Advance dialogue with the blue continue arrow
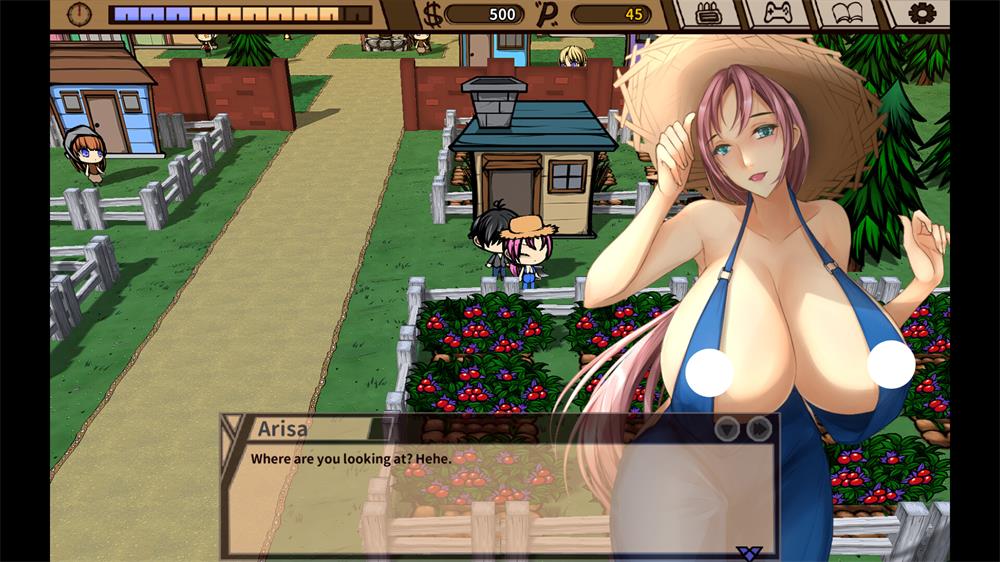The image size is (1000, 562). 747,552
